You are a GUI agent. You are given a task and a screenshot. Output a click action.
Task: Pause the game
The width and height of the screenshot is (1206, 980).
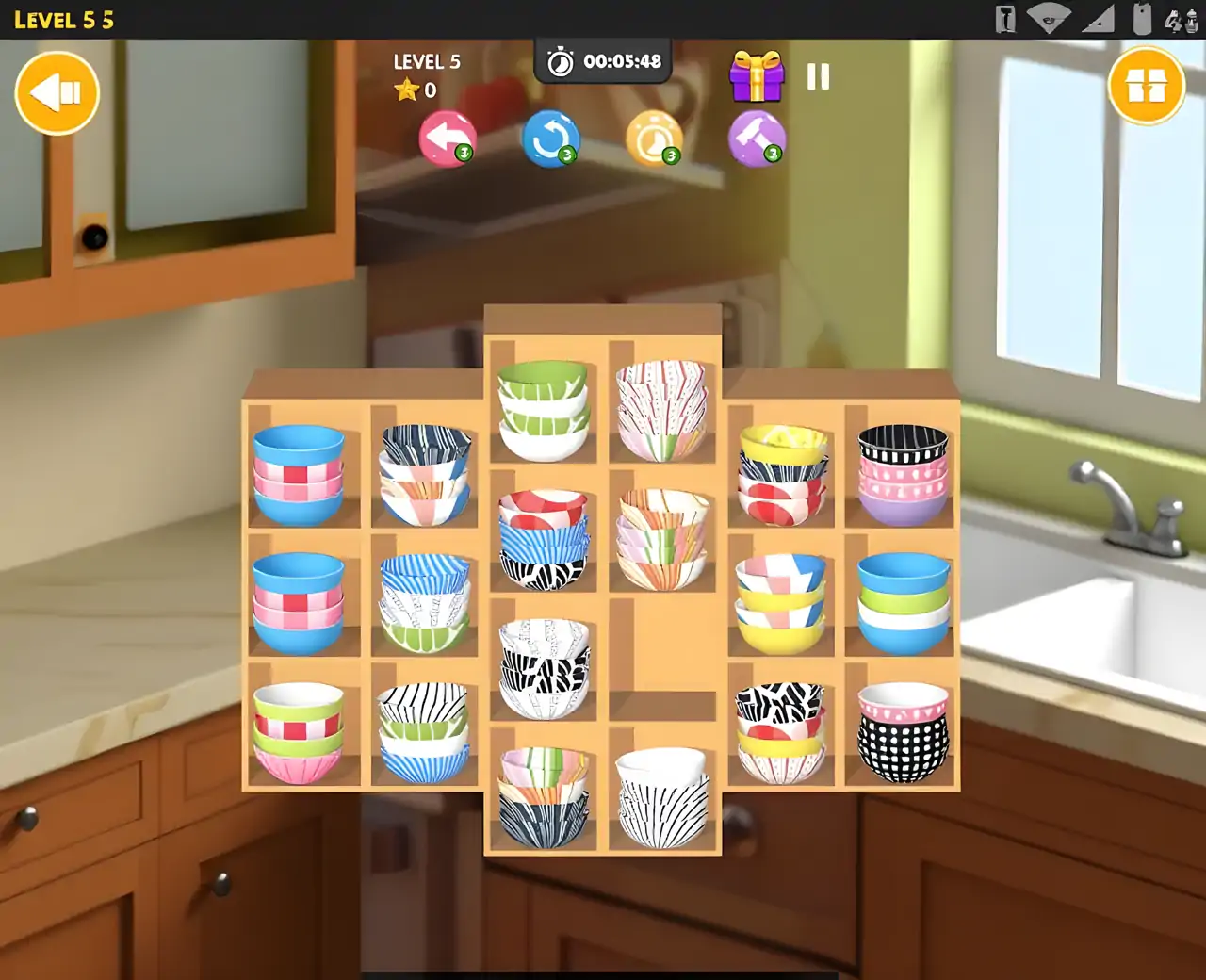click(x=818, y=77)
